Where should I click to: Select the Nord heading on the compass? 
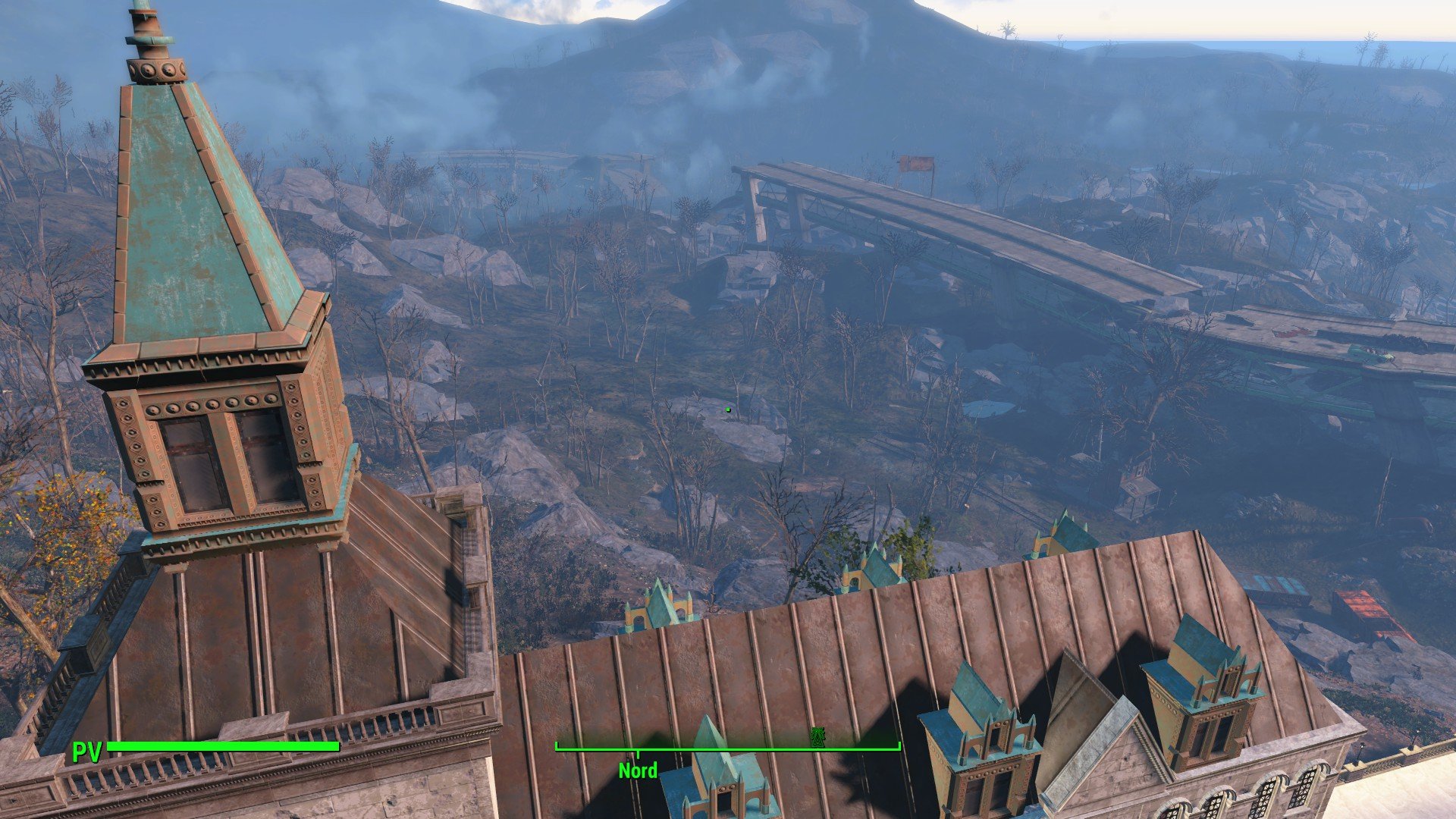click(x=638, y=770)
